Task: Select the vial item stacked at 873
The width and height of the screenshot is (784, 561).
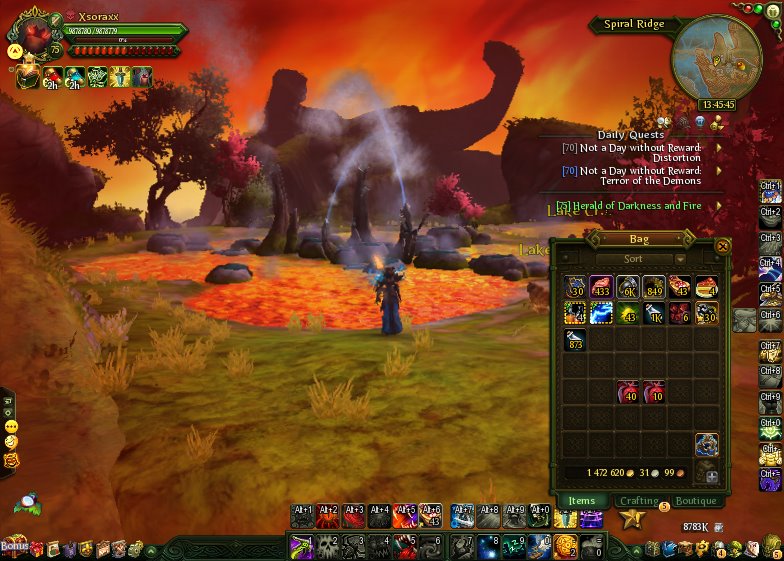Action: click(x=576, y=340)
